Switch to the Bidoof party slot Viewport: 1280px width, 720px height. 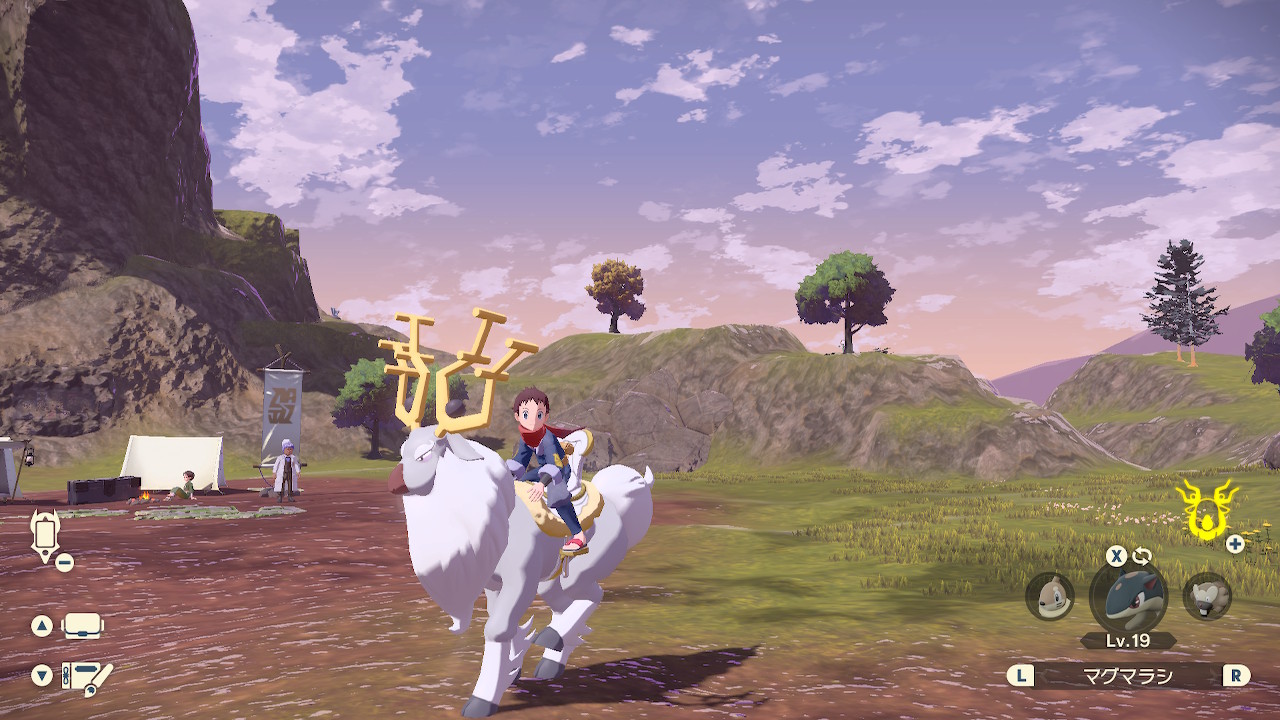click(x=1207, y=596)
